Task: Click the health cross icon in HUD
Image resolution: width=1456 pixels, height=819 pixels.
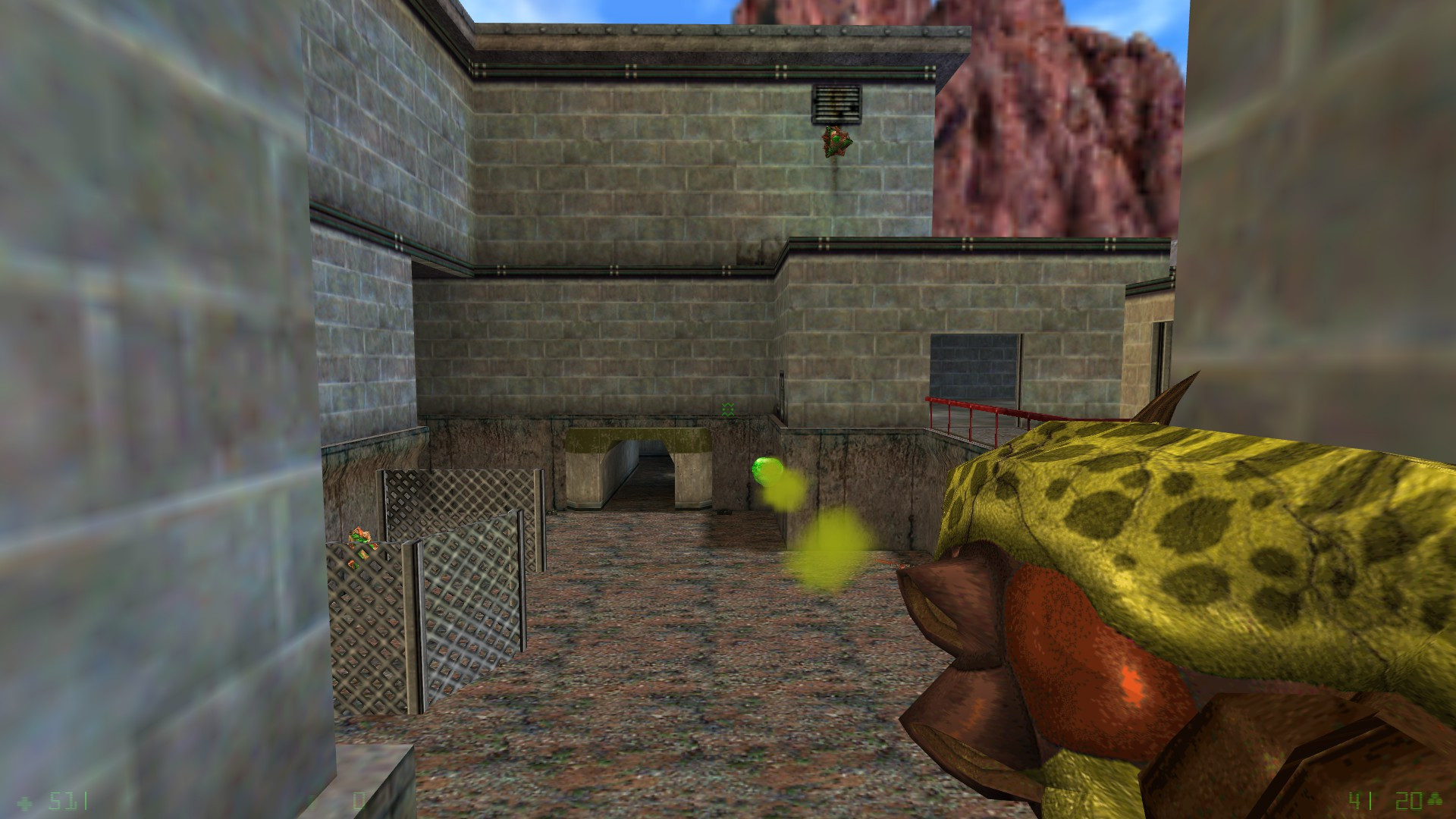Action: (27, 804)
